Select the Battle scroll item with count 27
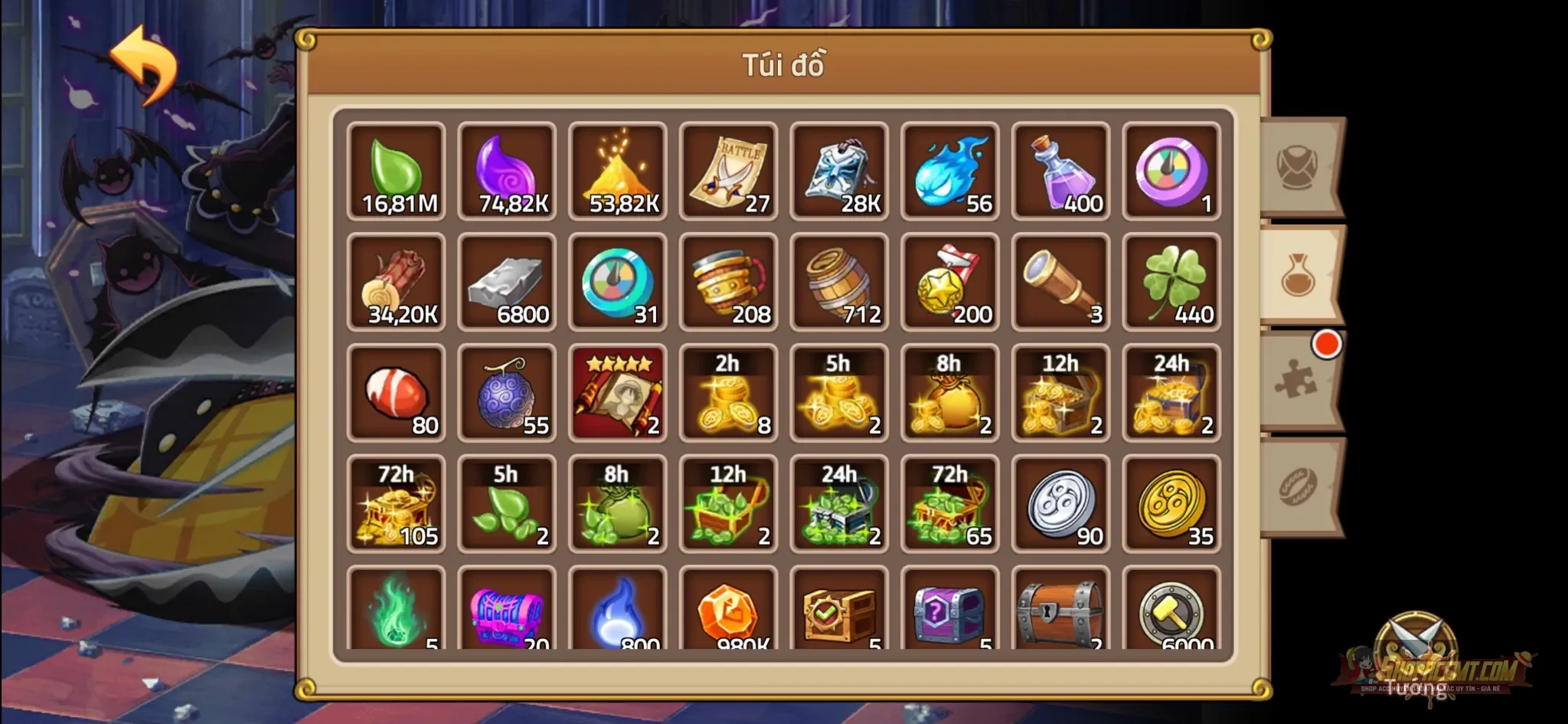This screenshot has width=1568, height=724. tap(729, 169)
